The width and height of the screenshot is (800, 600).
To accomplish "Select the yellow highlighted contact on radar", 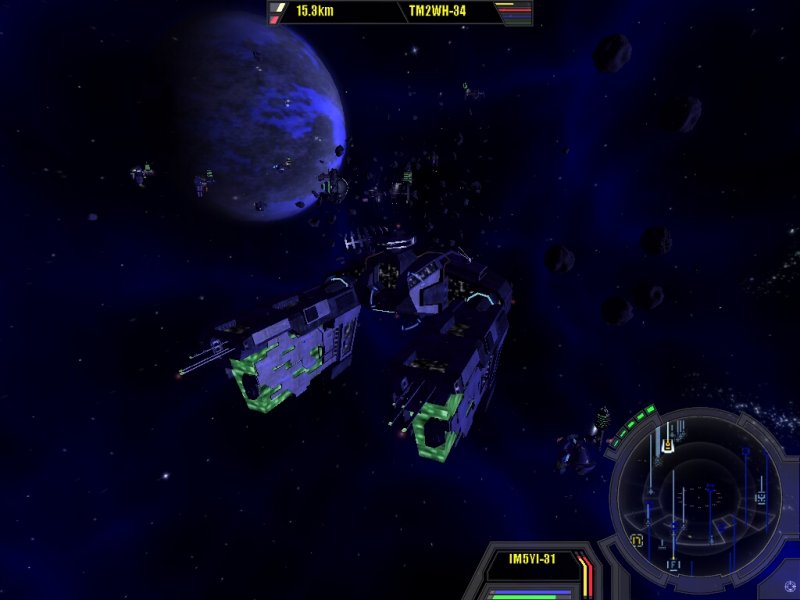I will coord(667,447).
